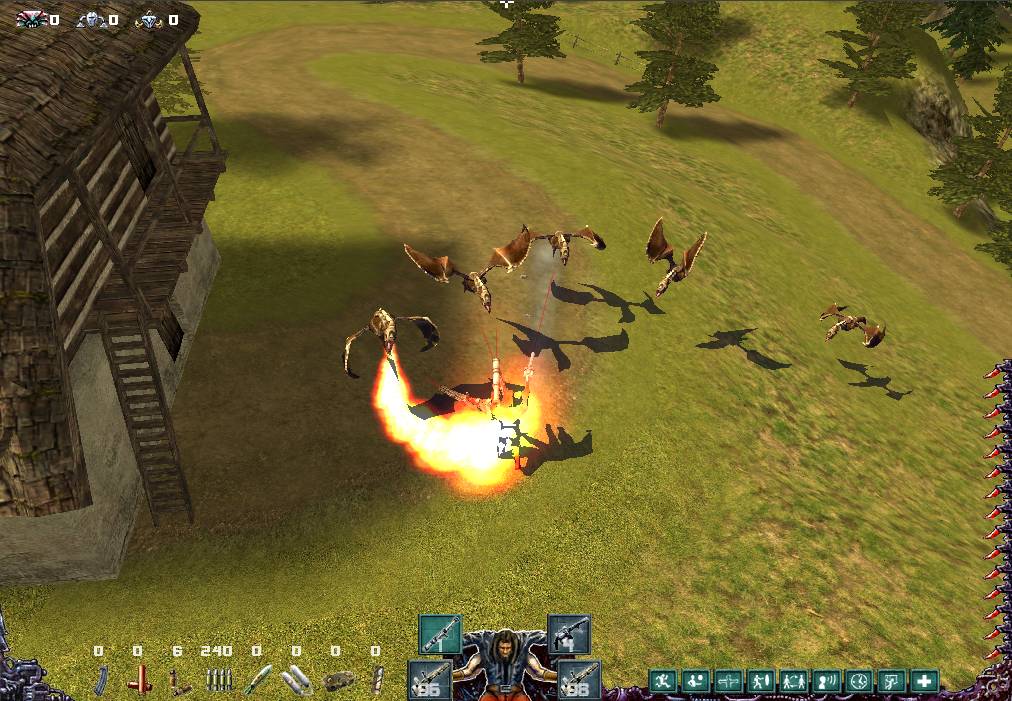
Task: Toggle the prone rifle stance button
Action: [729, 682]
